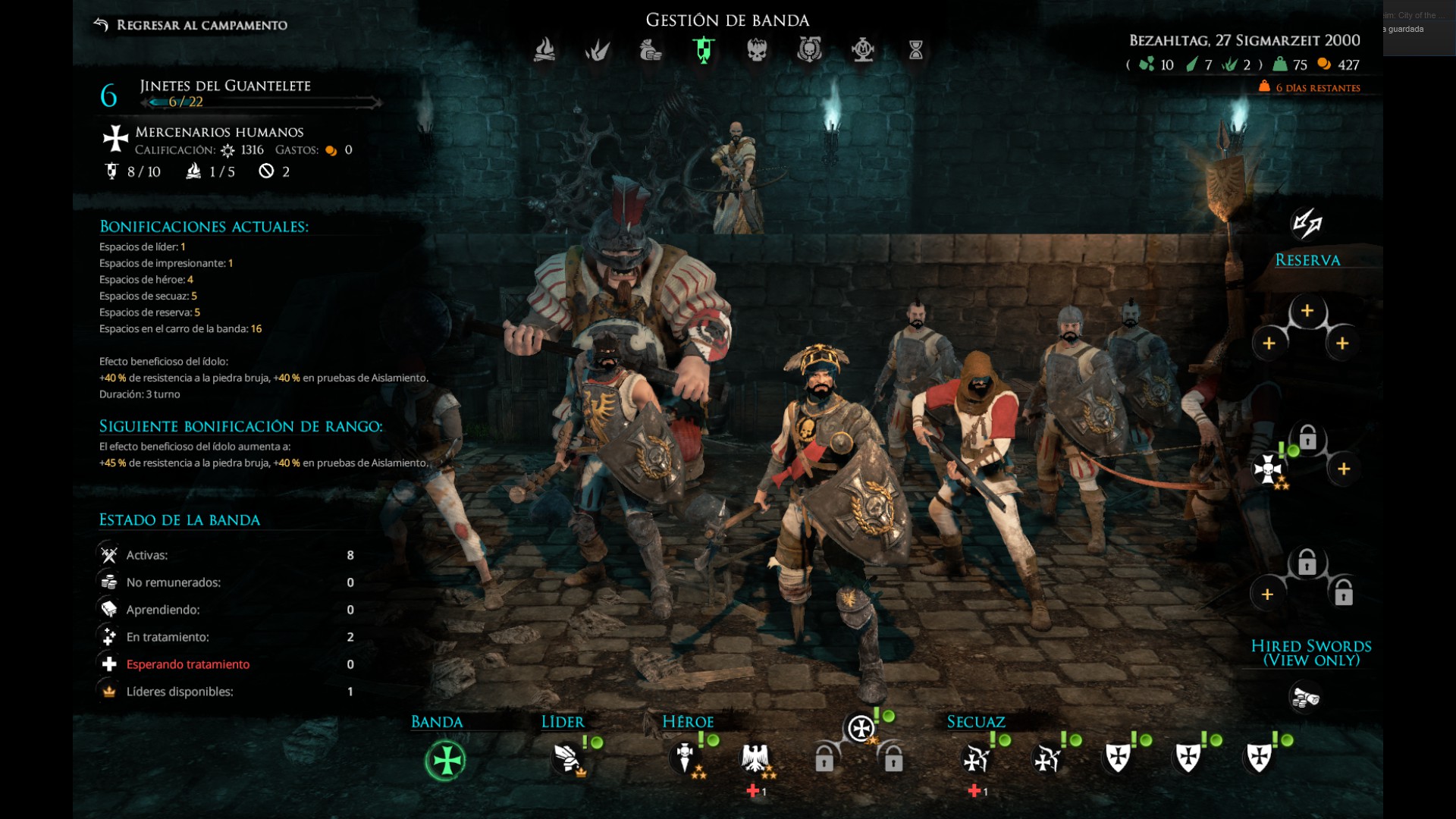Switch to the skull with laurel wreath tab
The height and width of the screenshot is (819, 1456).
pos(810,50)
